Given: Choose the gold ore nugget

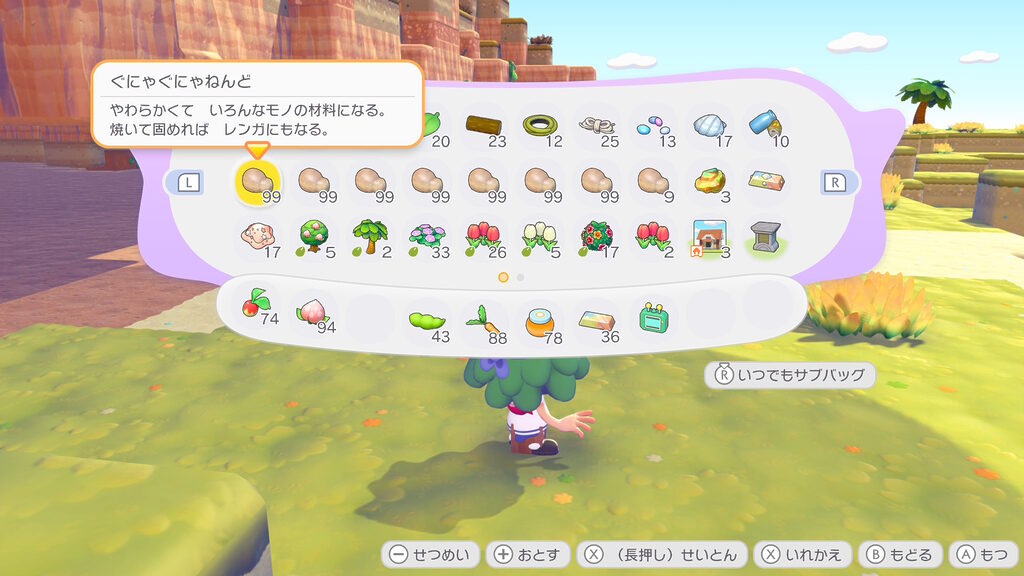Looking at the screenshot, I should [x=710, y=181].
